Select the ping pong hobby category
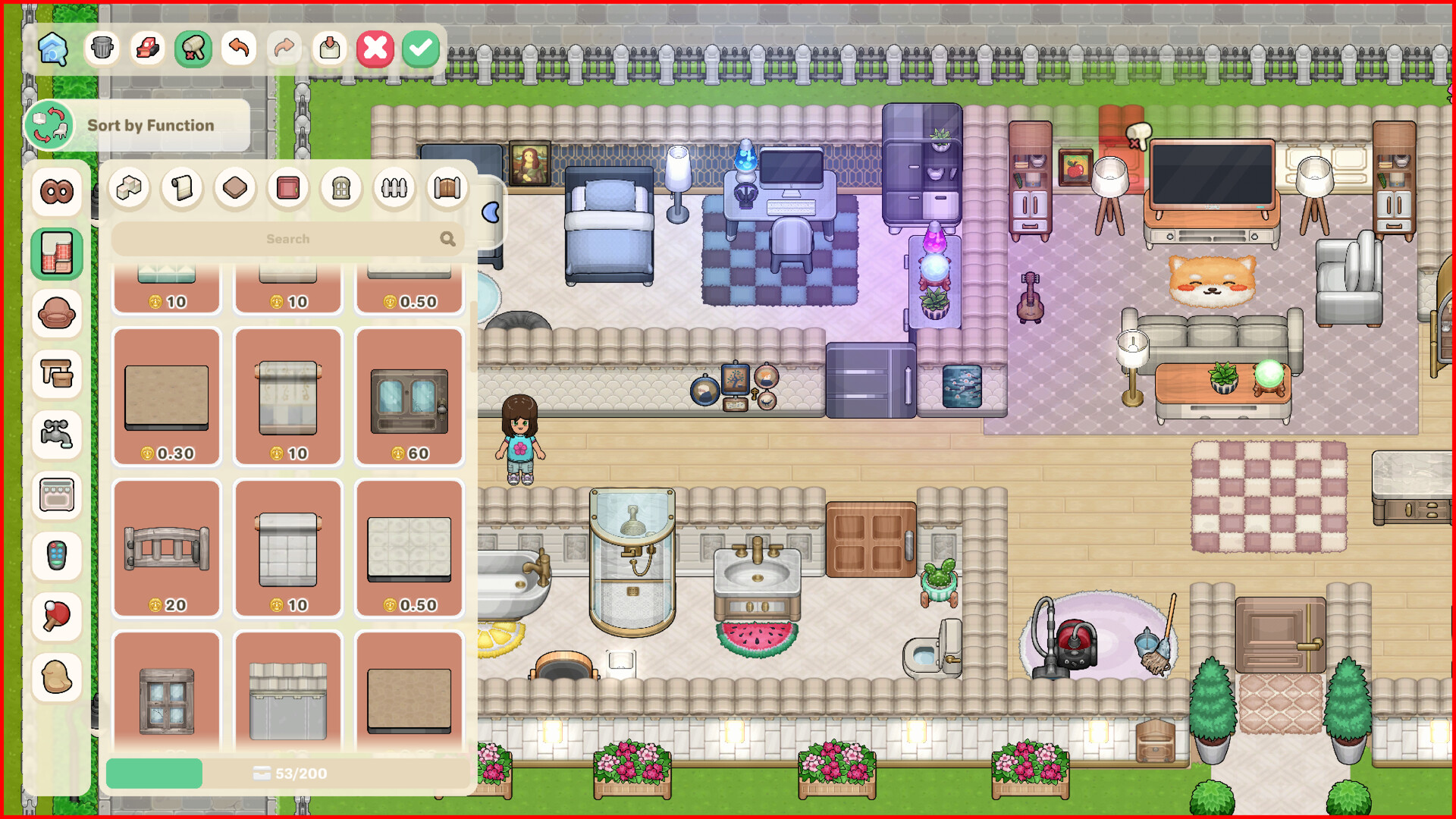This screenshot has width=1456, height=819. pos(57,617)
